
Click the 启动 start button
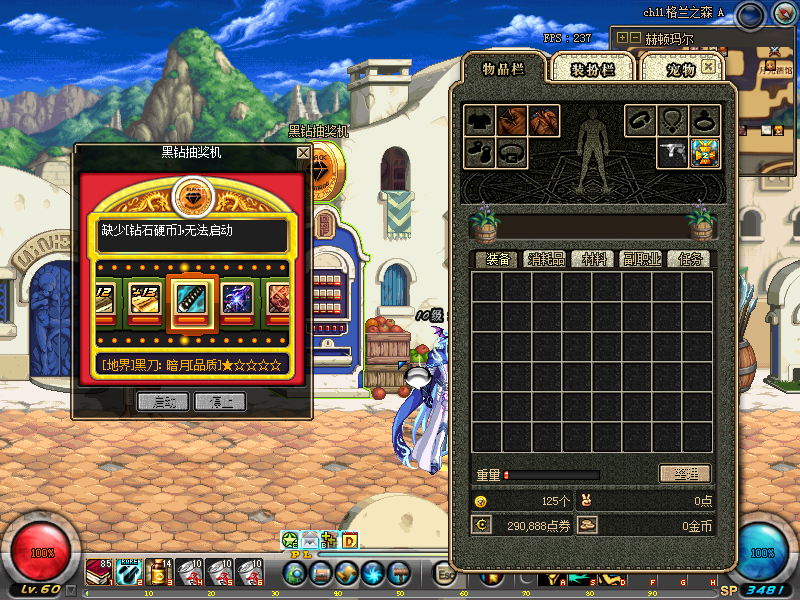point(163,402)
